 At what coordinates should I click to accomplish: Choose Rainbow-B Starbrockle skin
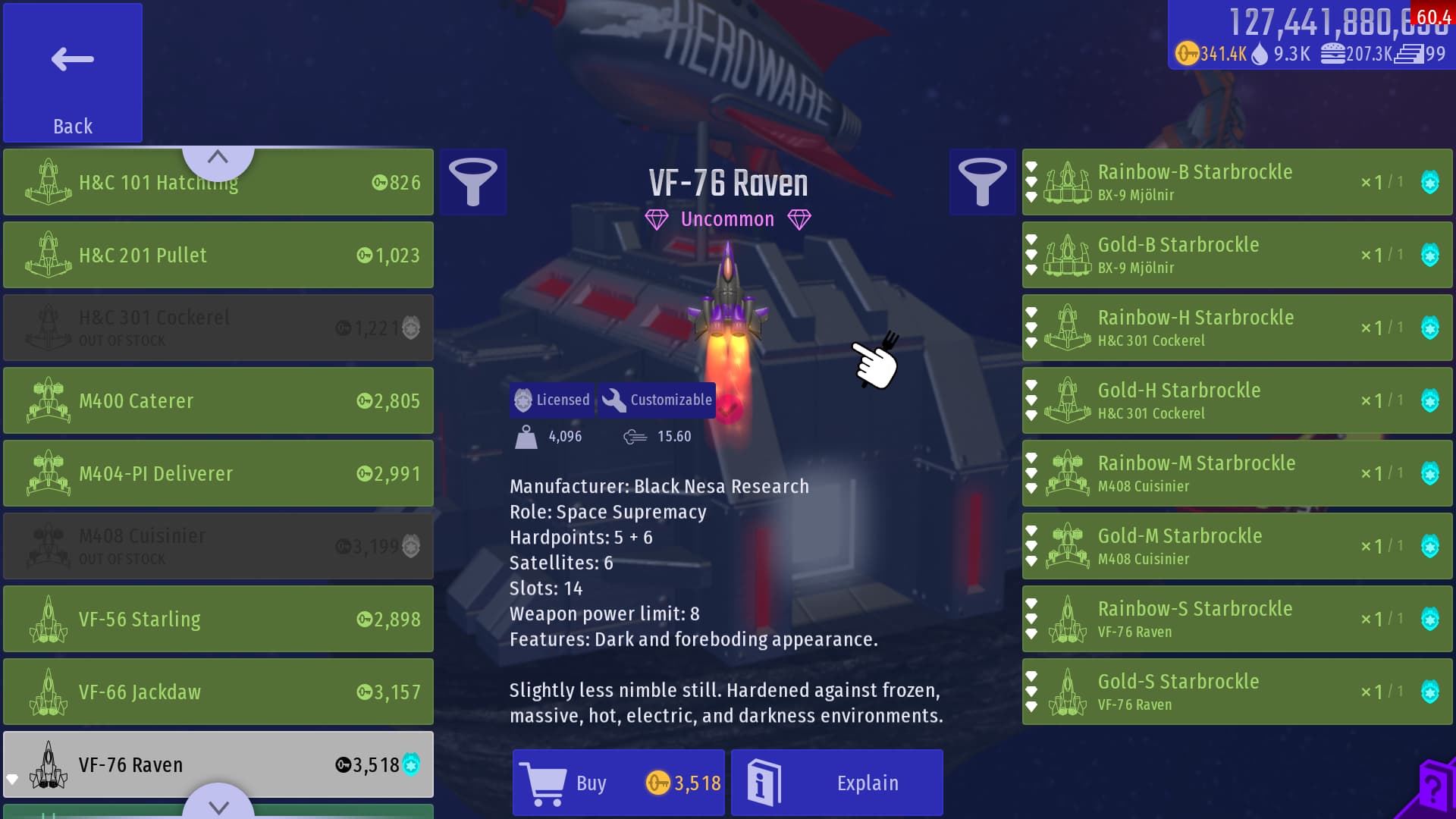click(1236, 182)
